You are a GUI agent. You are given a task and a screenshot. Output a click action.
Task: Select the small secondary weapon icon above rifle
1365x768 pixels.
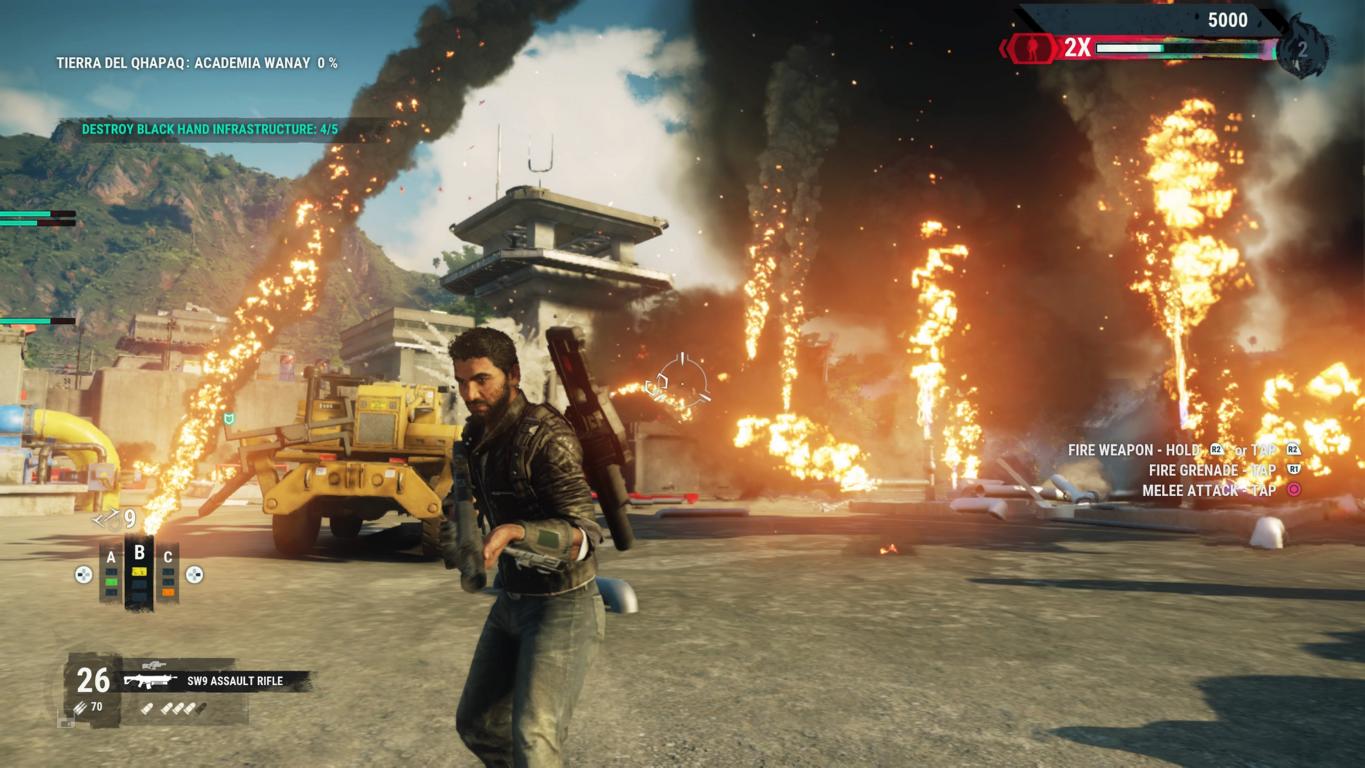point(153,664)
